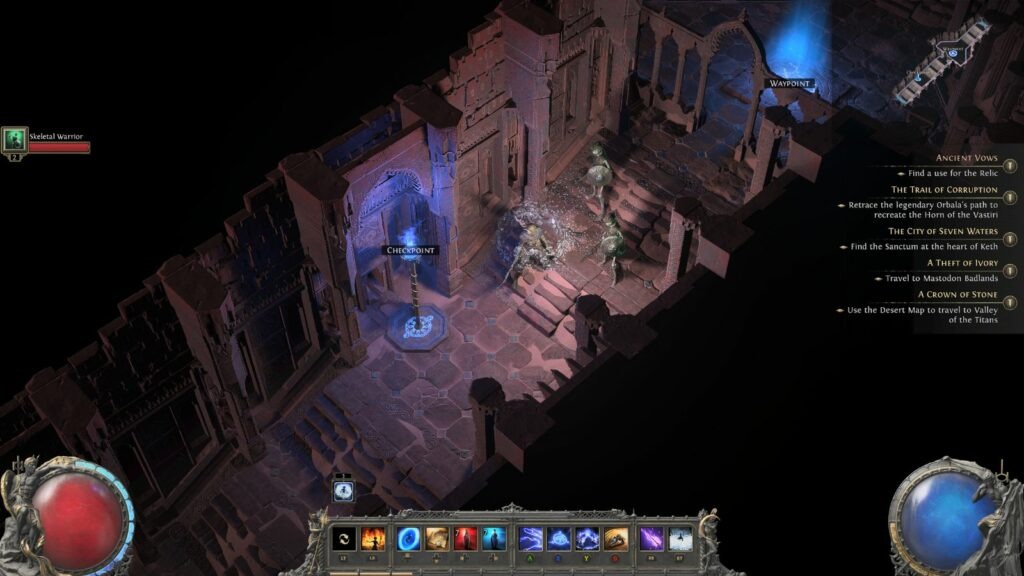The height and width of the screenshot is (576, 1024).
Task: Cast the blue orb skill
Action: [559, 538]
